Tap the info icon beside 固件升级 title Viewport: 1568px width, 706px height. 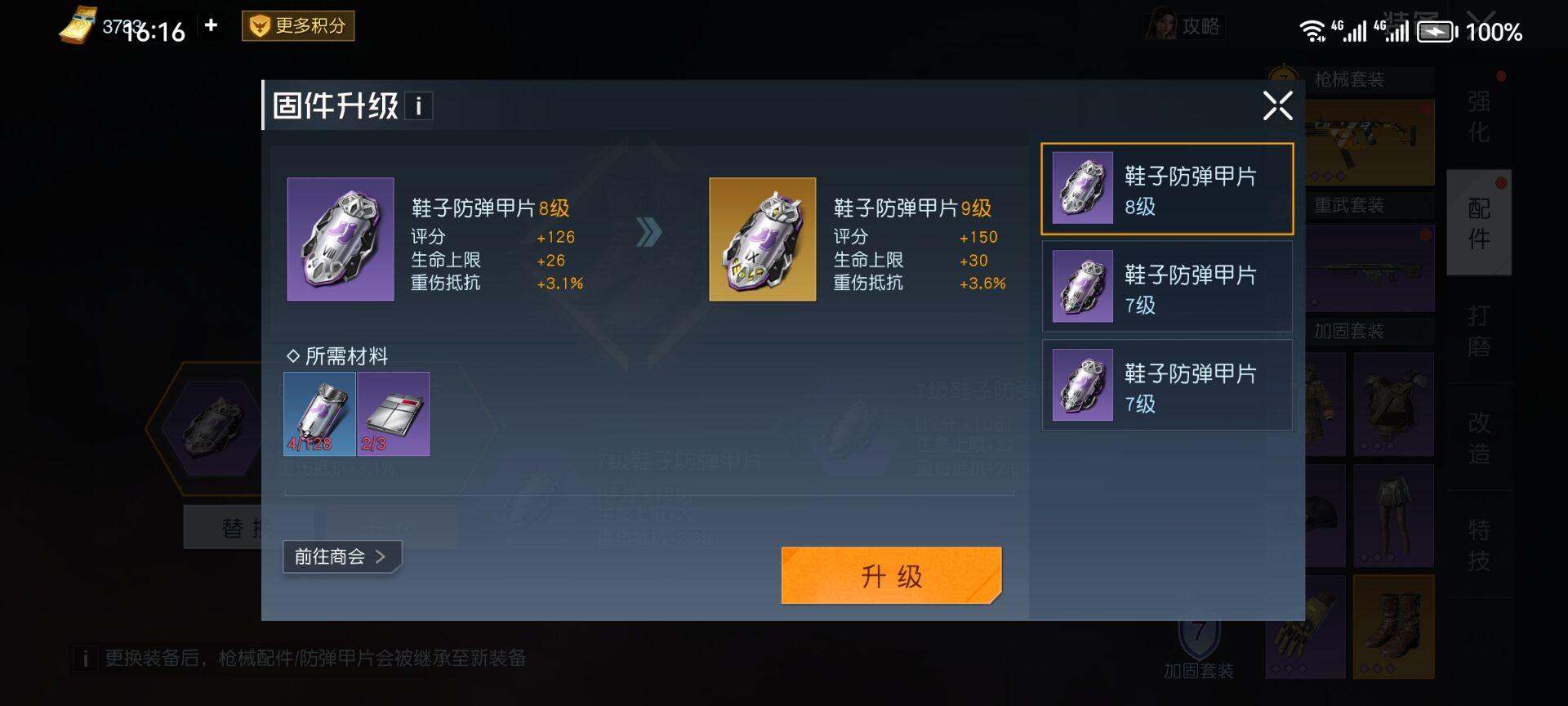click(418, 106)
